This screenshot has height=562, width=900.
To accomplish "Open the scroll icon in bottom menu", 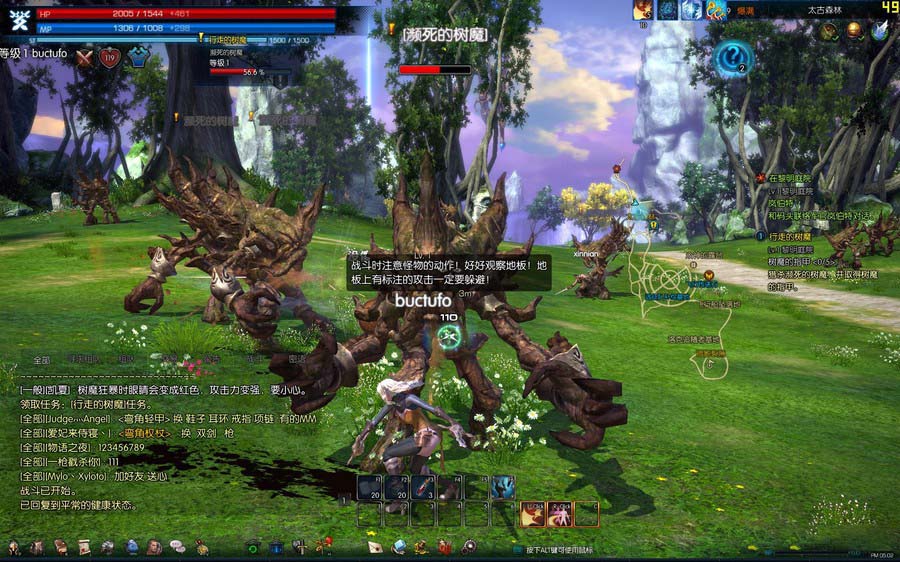I will (x=83, y=547).
